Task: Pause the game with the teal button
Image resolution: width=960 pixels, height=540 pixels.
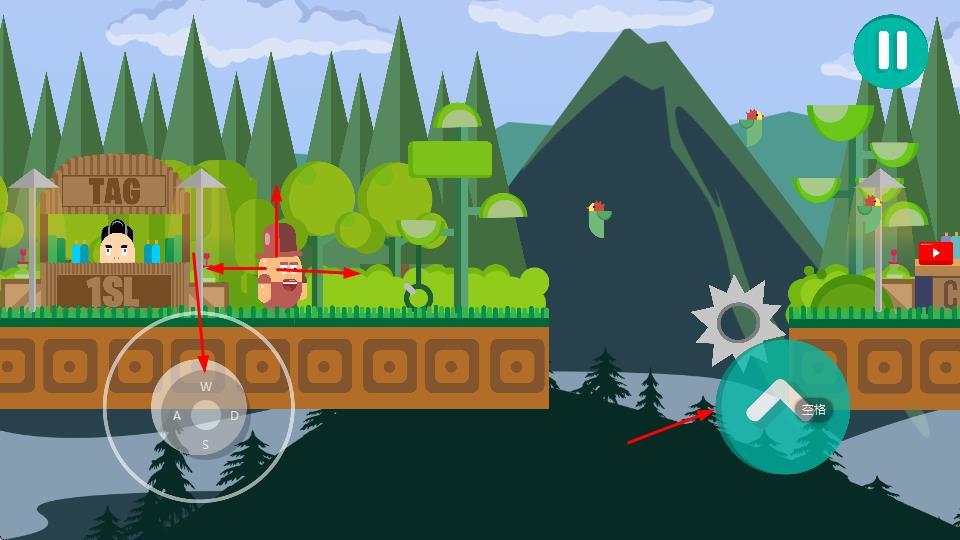Action: [891, 51]
